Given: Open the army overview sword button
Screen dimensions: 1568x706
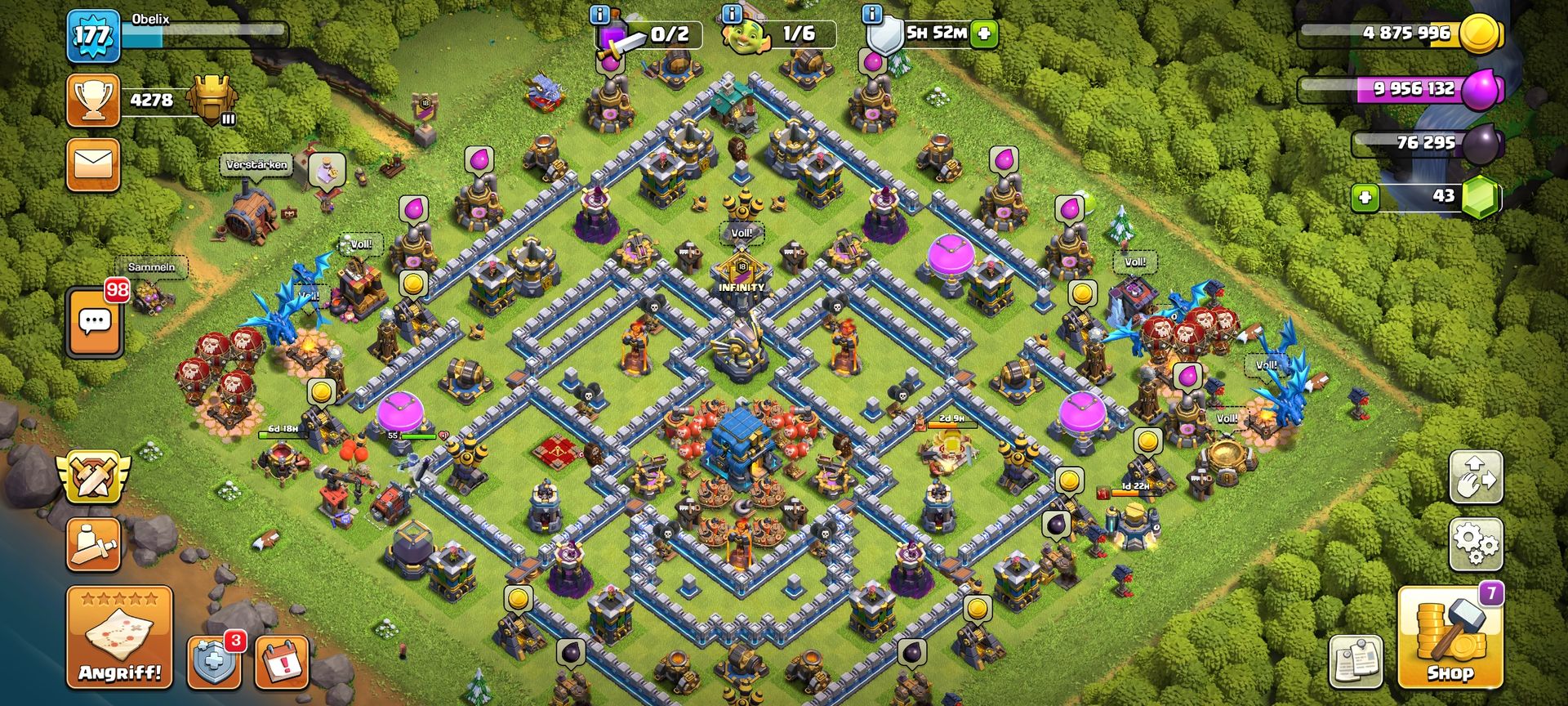Looking at the screenshot, I should [x=94, y=544].
